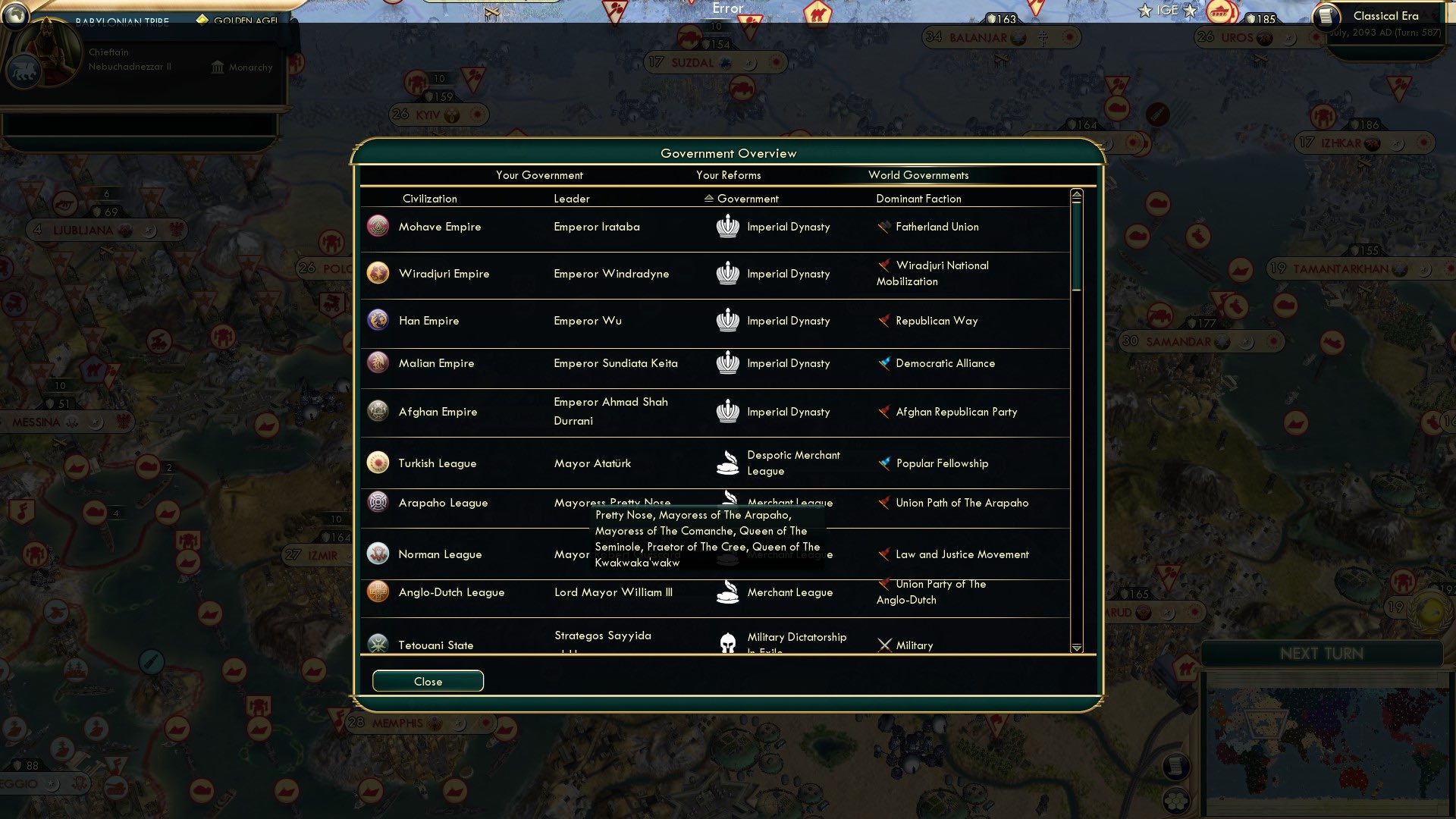Click the Mohave Empire civilization icon
Image resolution: width=1456 pixels, height=819 pixels.
click(x=378, y=226)
